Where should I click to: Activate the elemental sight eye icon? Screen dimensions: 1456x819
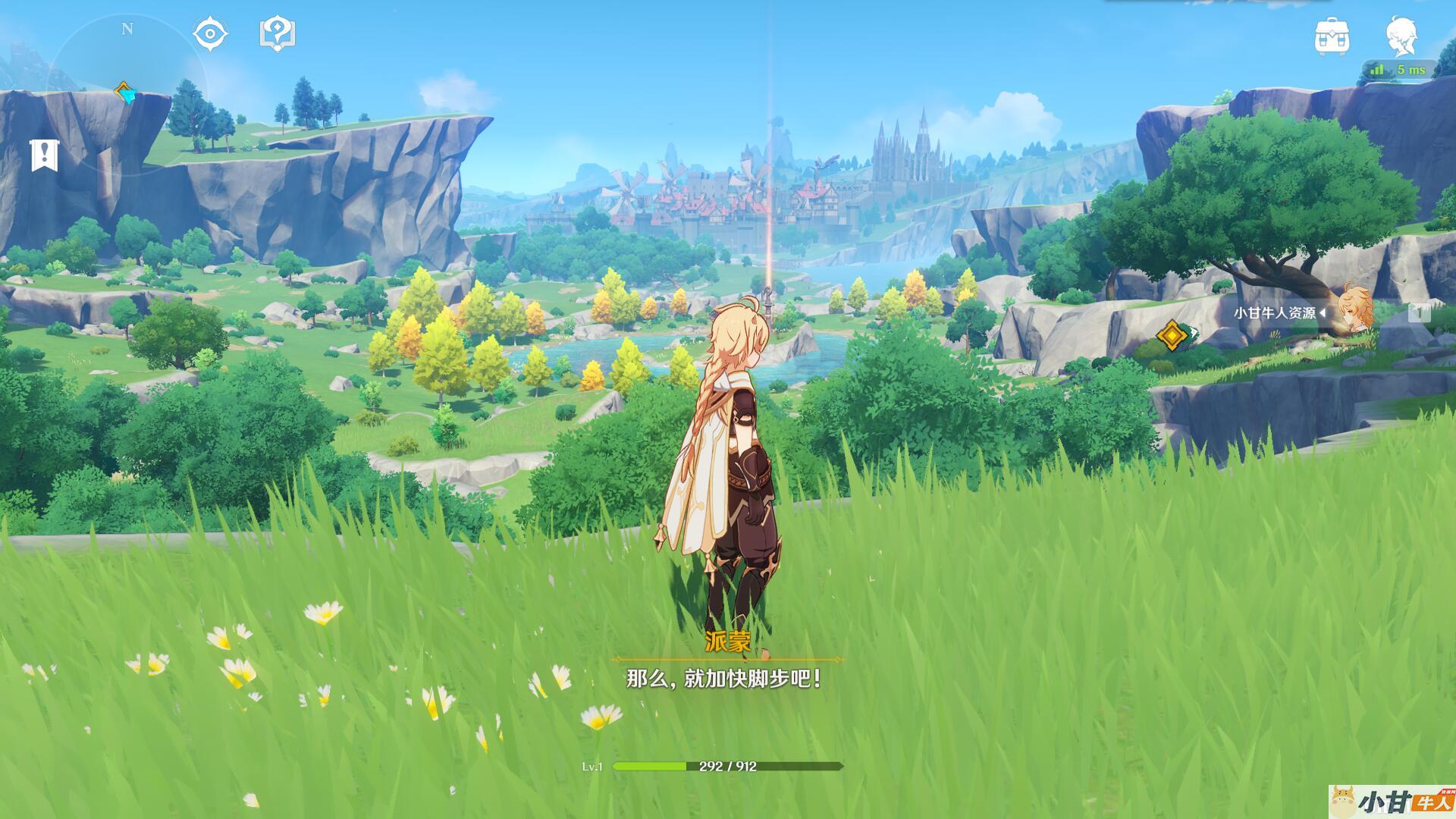pyautogui.click(x=210, y=34)
